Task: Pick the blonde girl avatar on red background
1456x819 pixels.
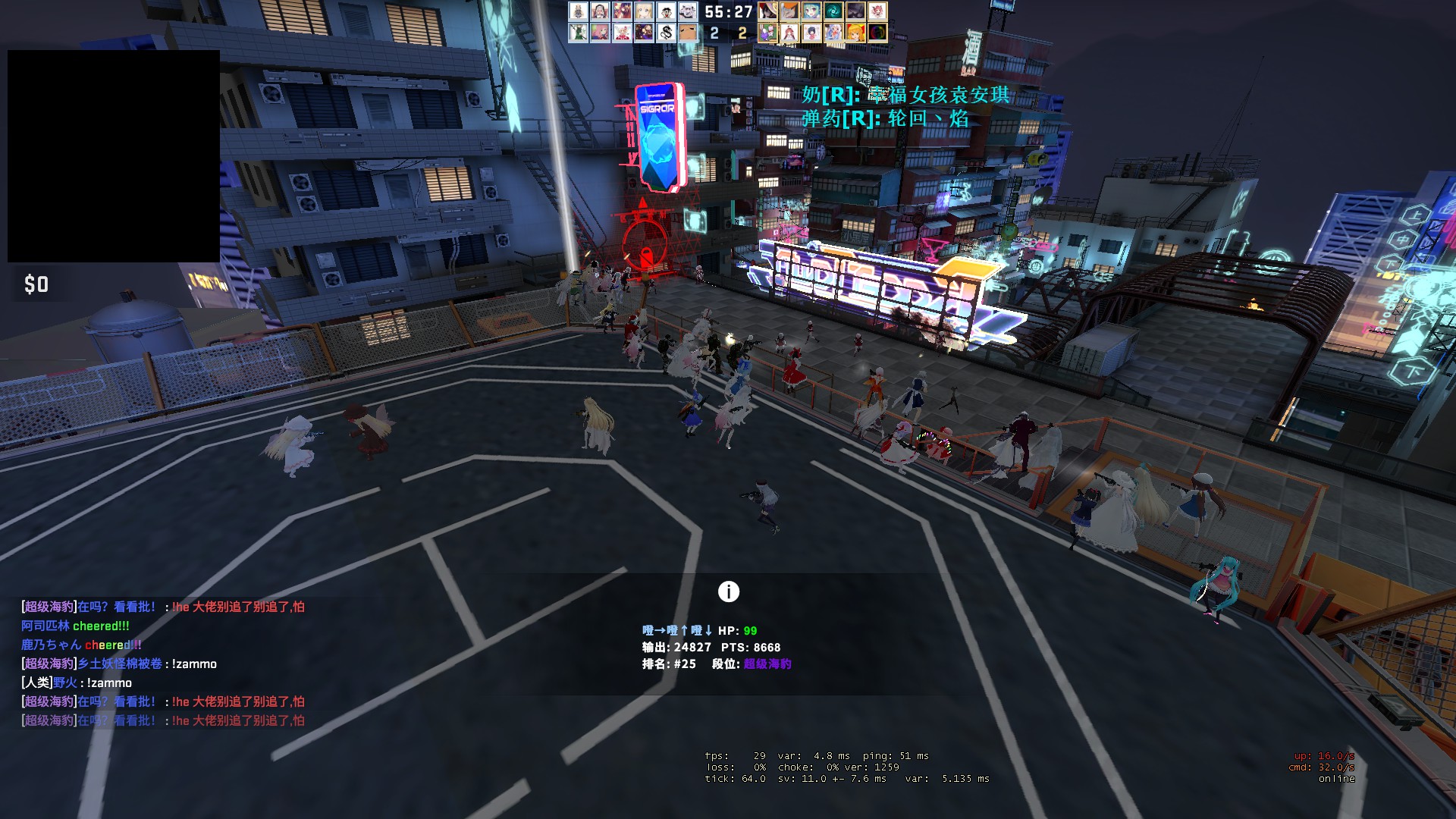Action: [x=855, y=33]
